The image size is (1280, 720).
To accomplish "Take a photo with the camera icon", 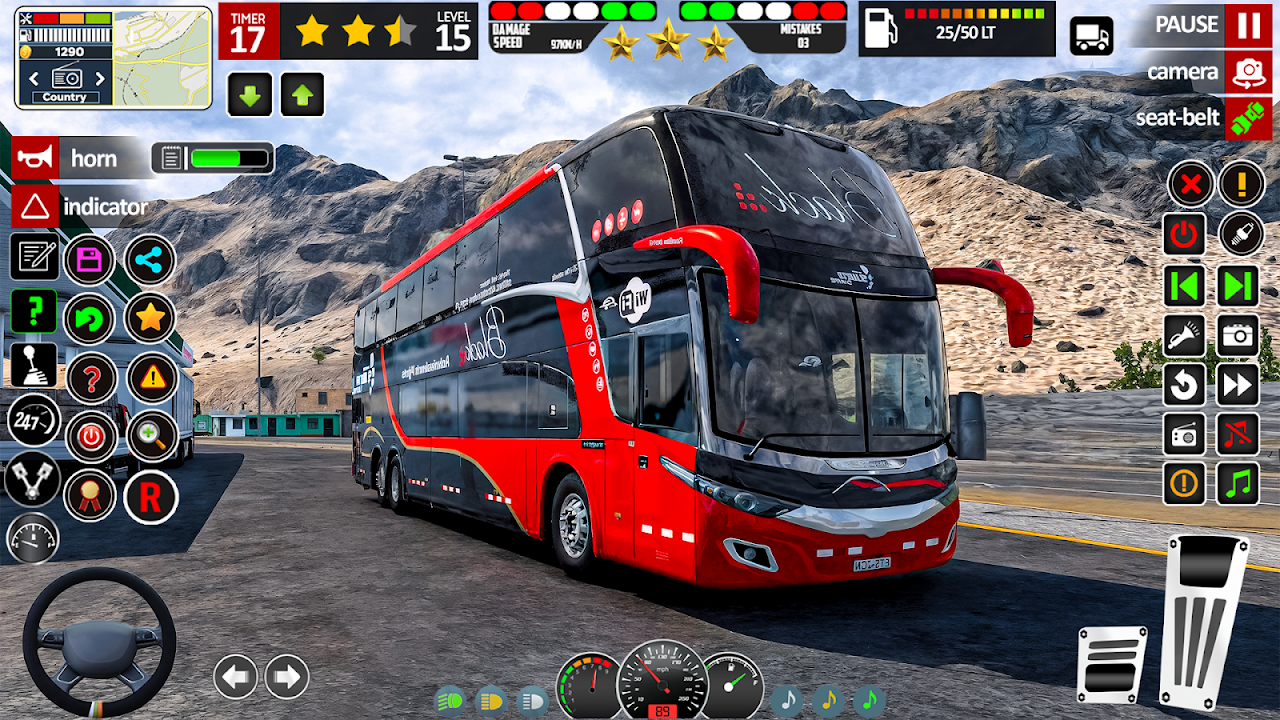I will coord(1238,336).
